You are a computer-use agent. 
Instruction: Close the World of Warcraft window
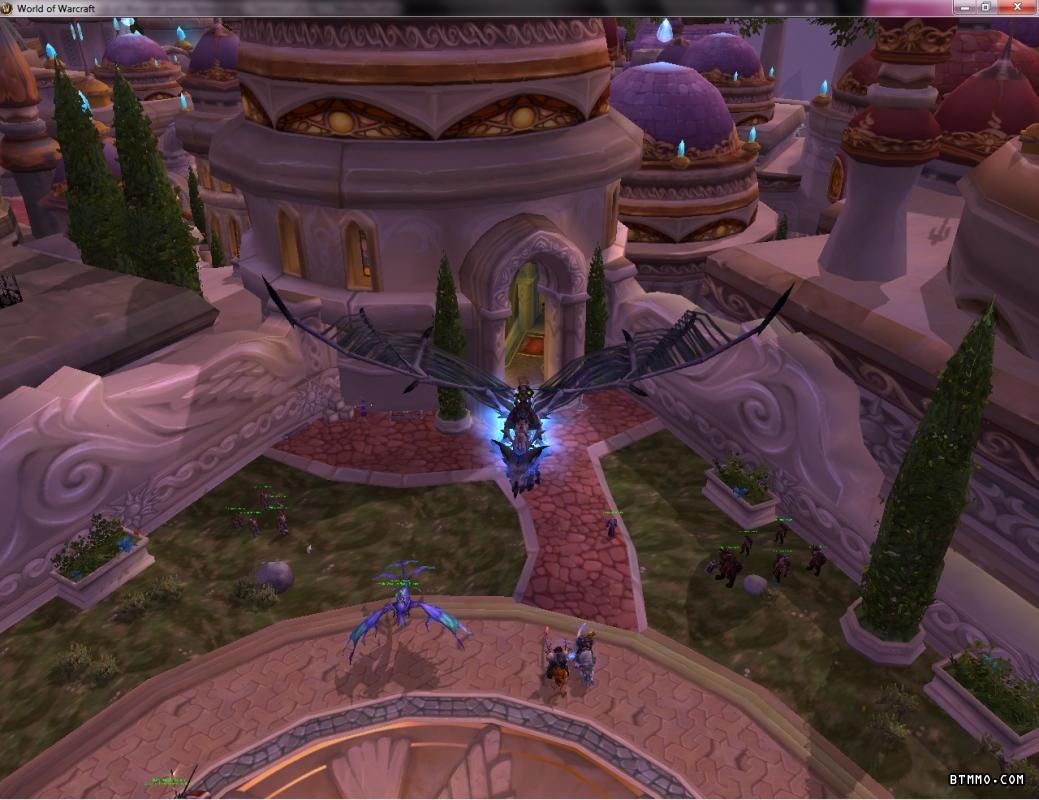[1016, 7]
